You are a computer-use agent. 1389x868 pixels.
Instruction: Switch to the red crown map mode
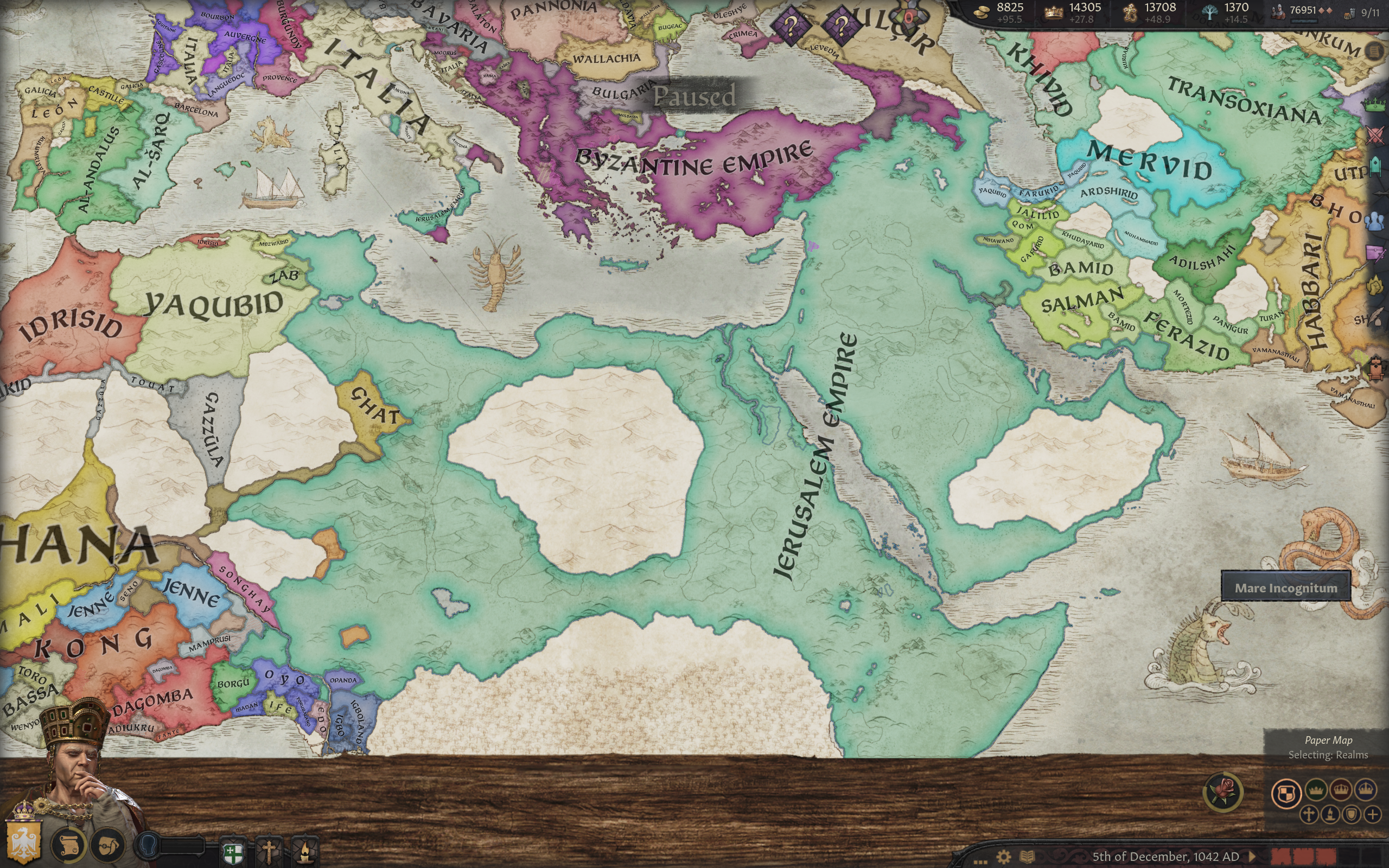click(x=1341, y=790)
